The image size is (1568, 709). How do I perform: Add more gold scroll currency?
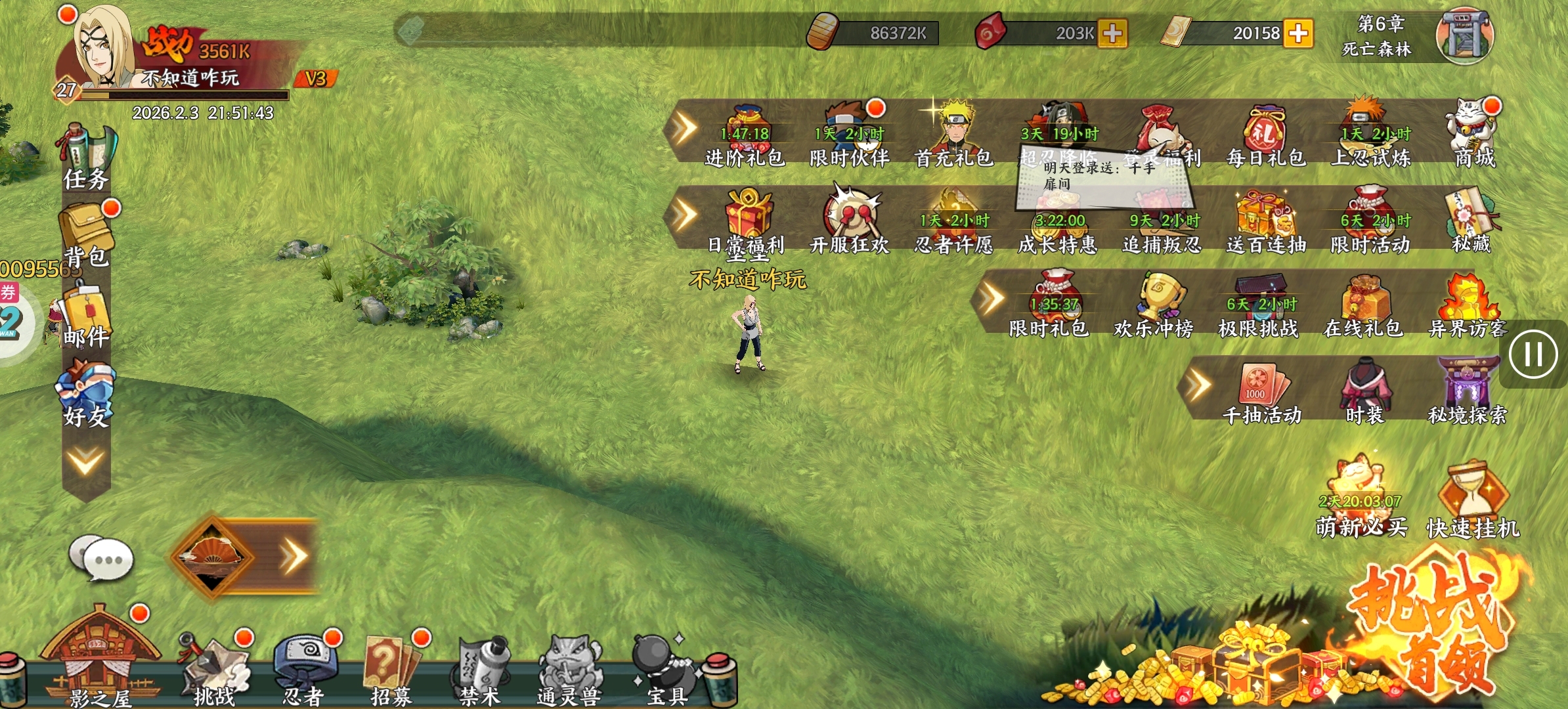(x=1298, y=33)
